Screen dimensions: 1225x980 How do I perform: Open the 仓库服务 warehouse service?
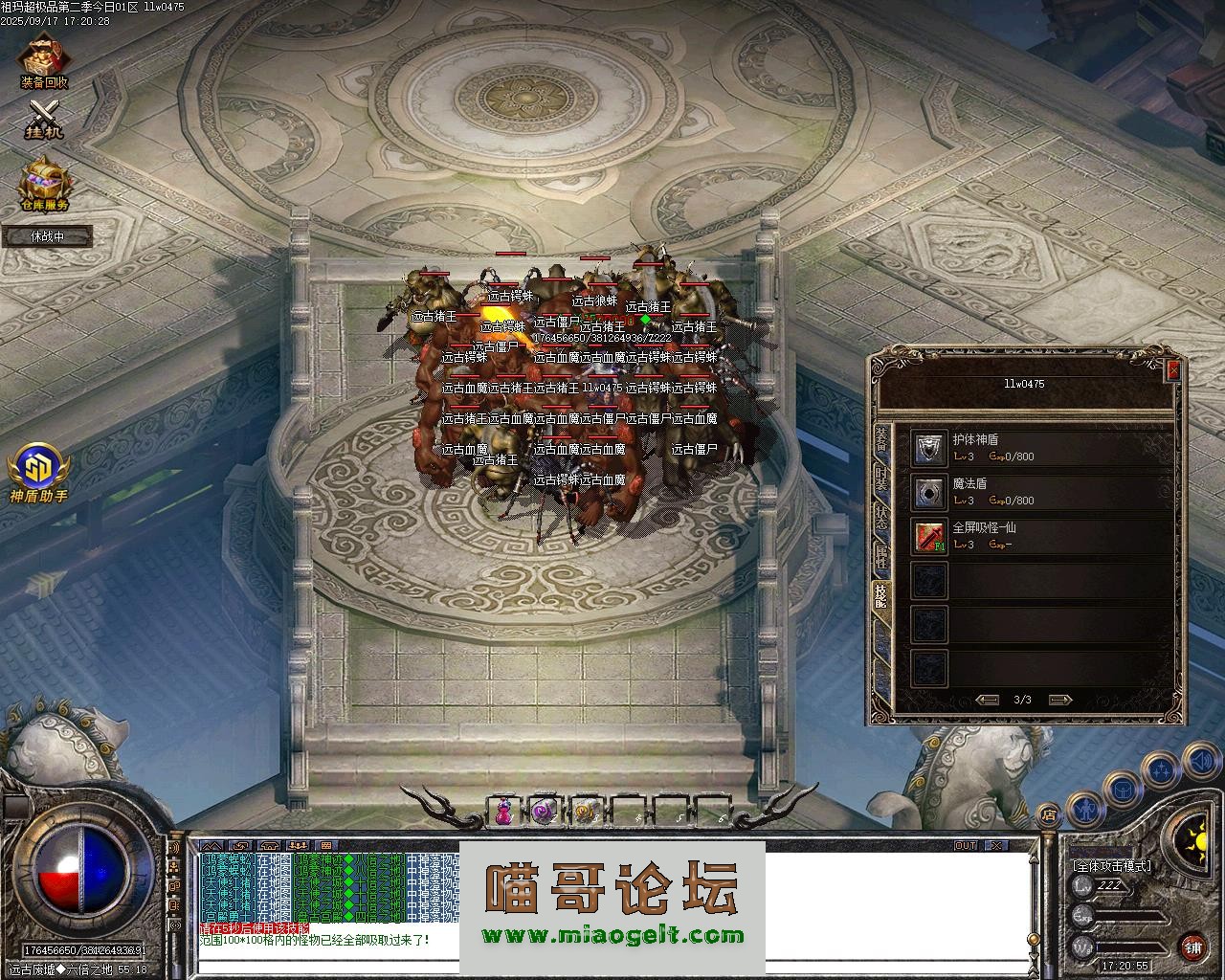tap(44, 182)
